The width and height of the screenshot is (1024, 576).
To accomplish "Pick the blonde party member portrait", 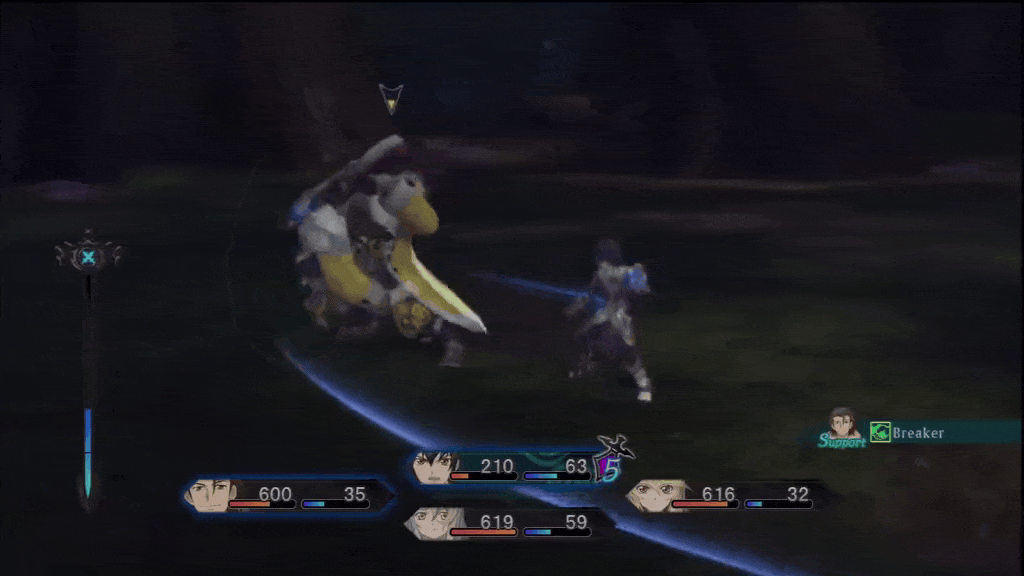I will click(648, 495).
